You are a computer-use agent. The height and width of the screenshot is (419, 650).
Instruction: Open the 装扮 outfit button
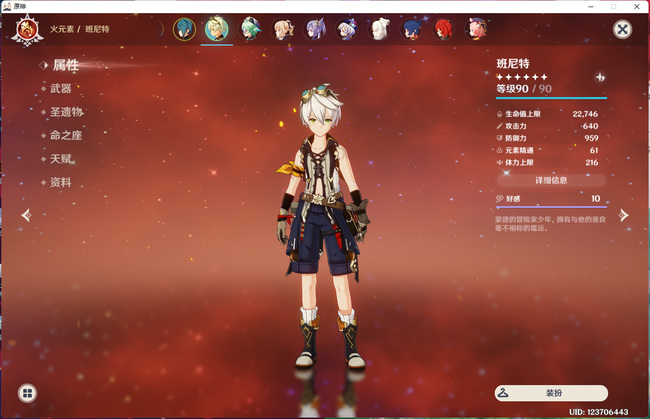point(551,394)
